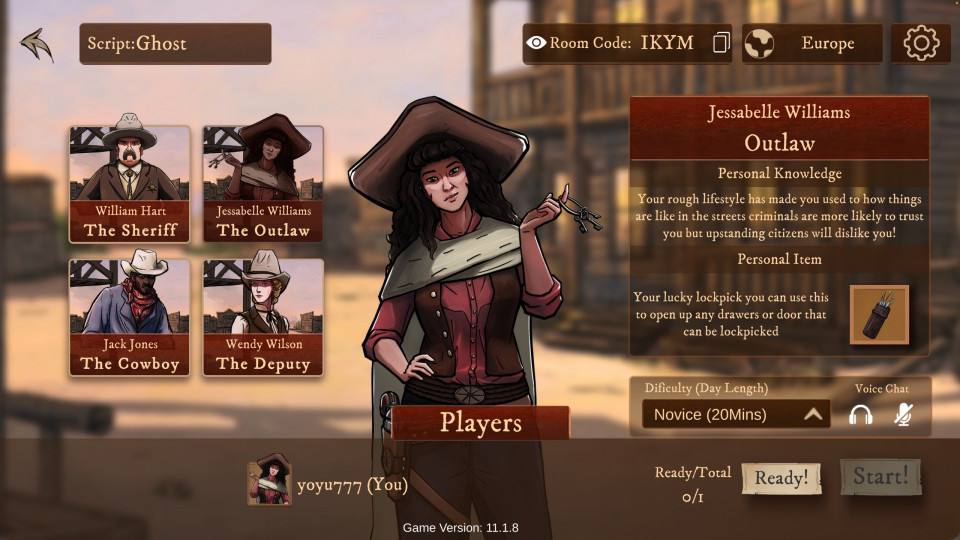960x540 pixels.
Task: Click the Start! button
Action: point(880,477)
